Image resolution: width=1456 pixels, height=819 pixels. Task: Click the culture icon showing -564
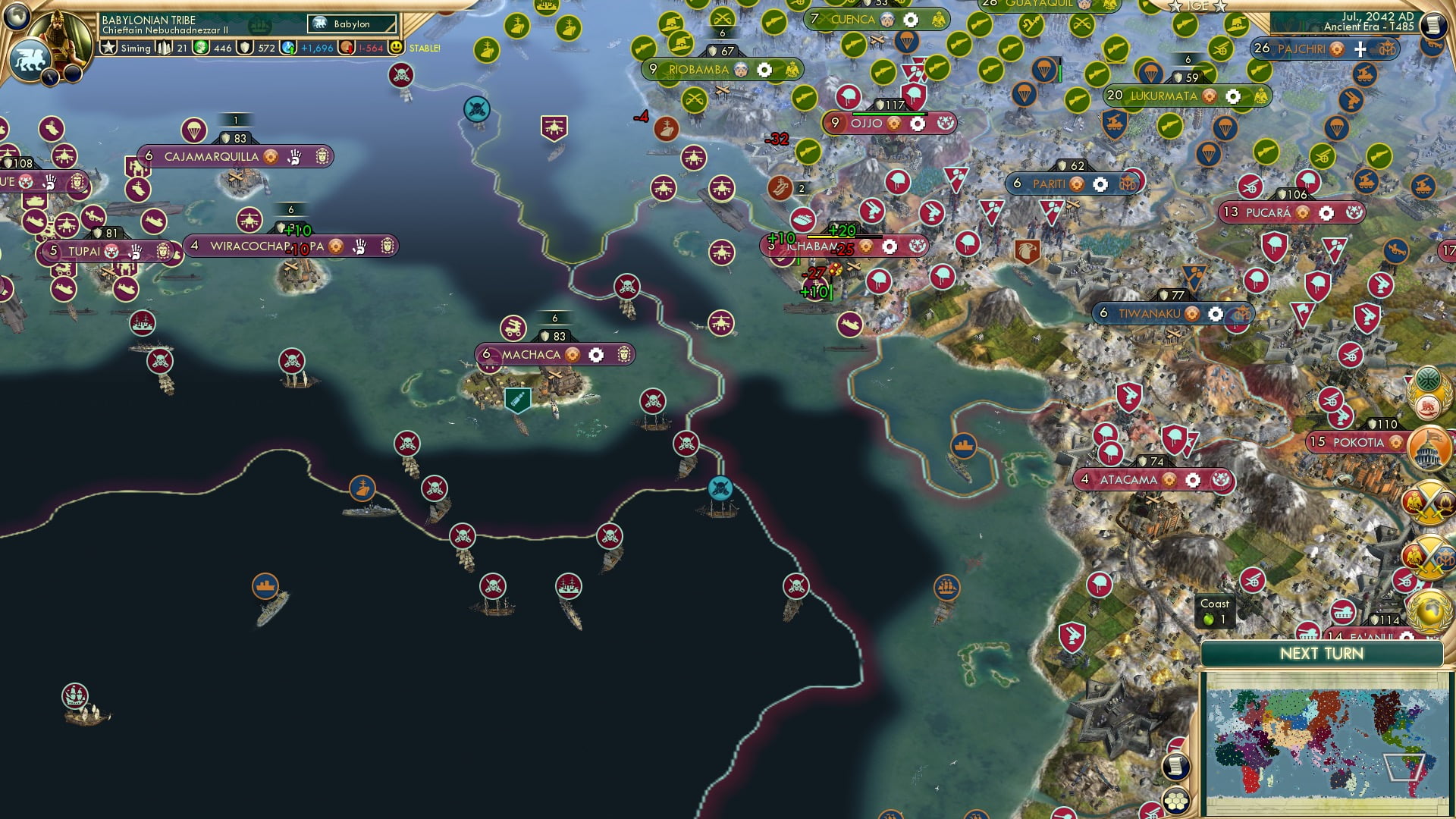pos(347,48)
